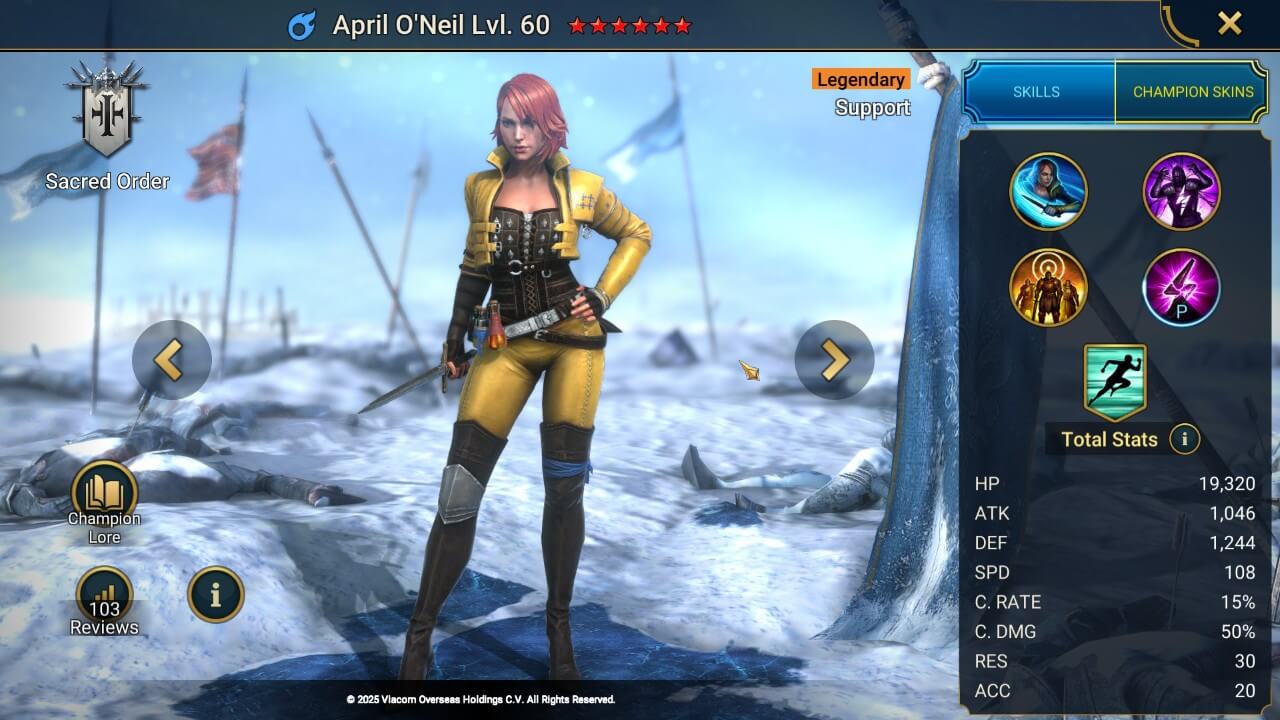The image size is (1280, 720).
Task: Select the CHAMPION SKINS tab
Action: point(1193,91)
